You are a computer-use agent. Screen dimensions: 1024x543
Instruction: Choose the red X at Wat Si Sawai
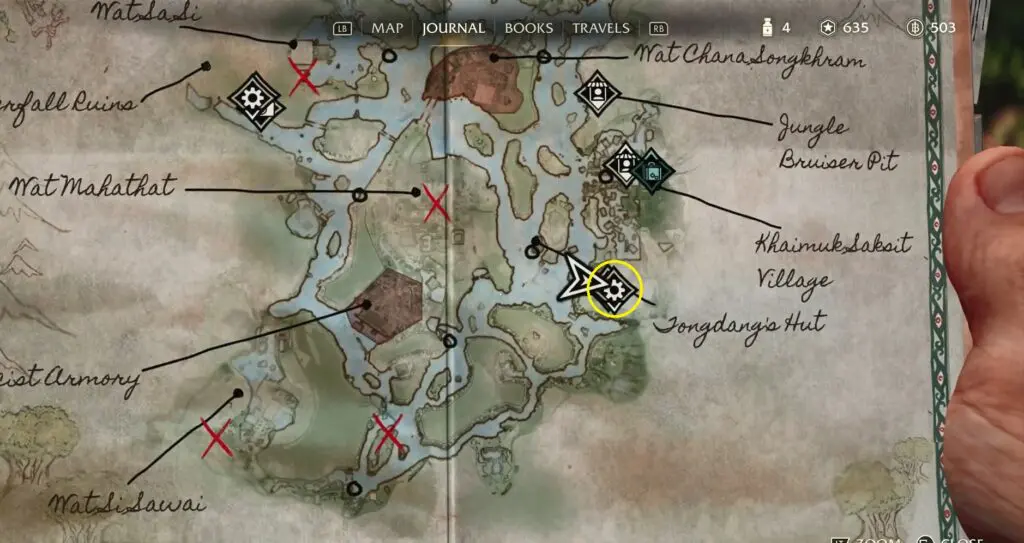(x=216, y=438)
